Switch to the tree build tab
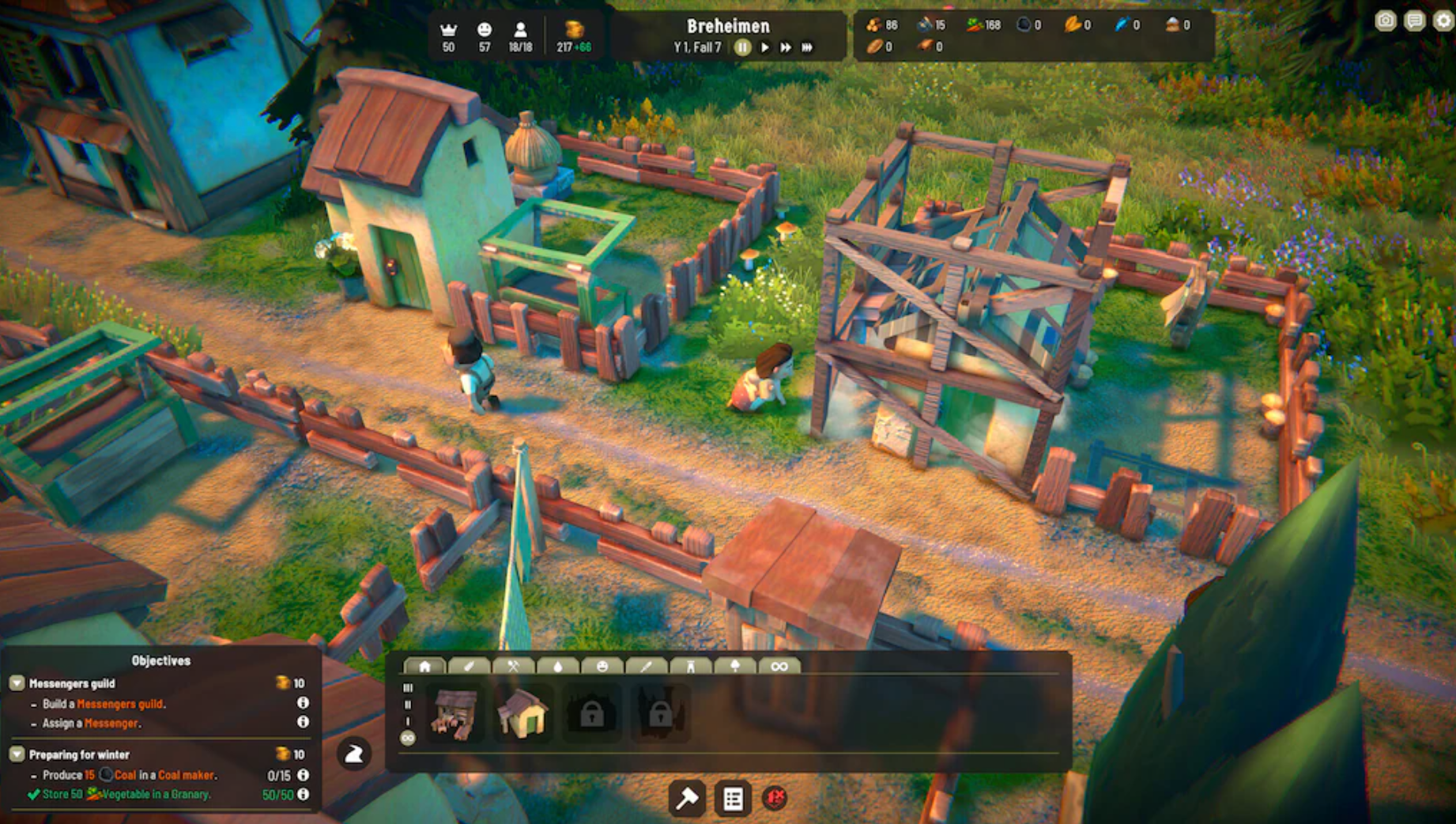The image size is (1456, 824). point(735,666)
